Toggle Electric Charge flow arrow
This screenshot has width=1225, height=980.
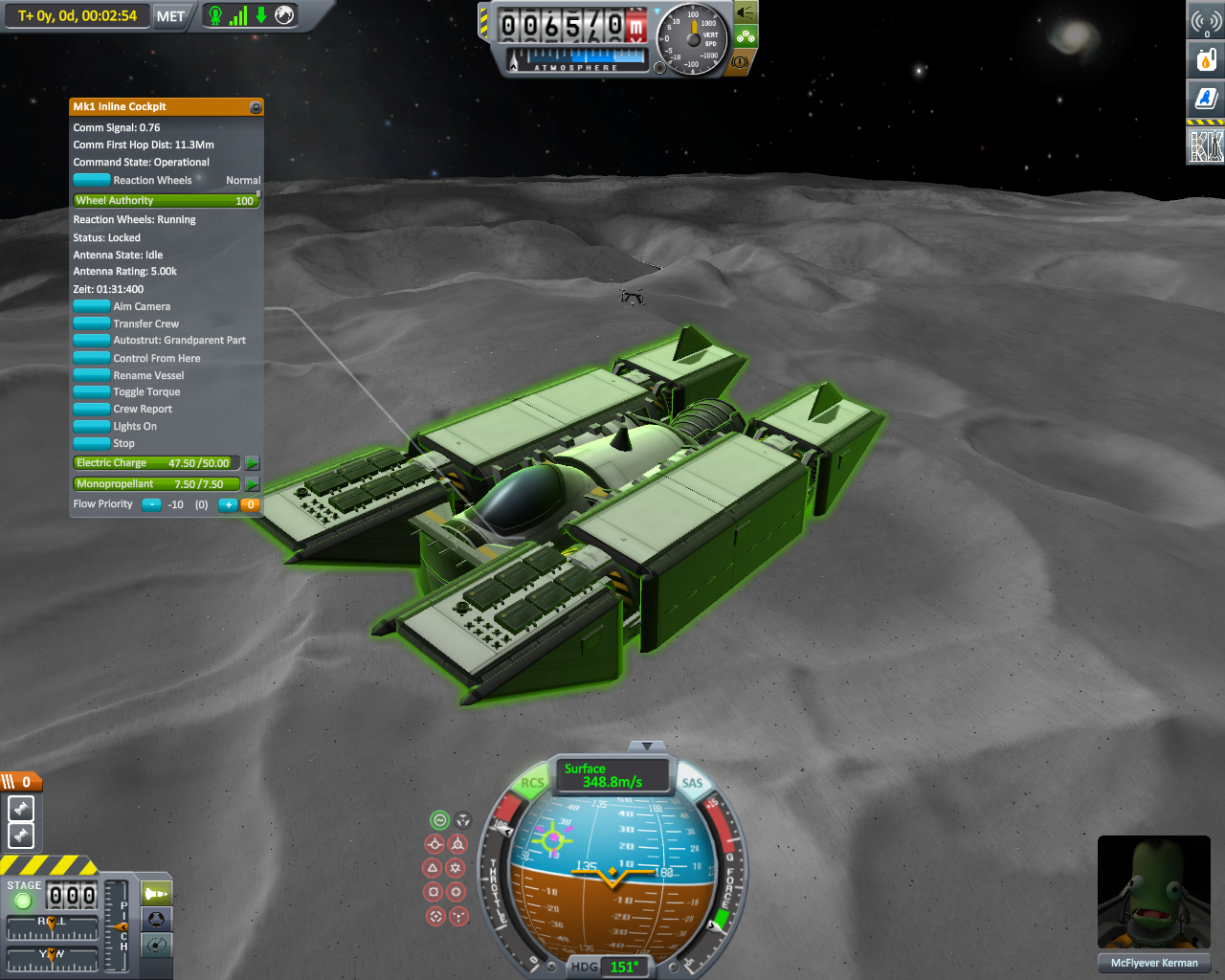[252, 463]
